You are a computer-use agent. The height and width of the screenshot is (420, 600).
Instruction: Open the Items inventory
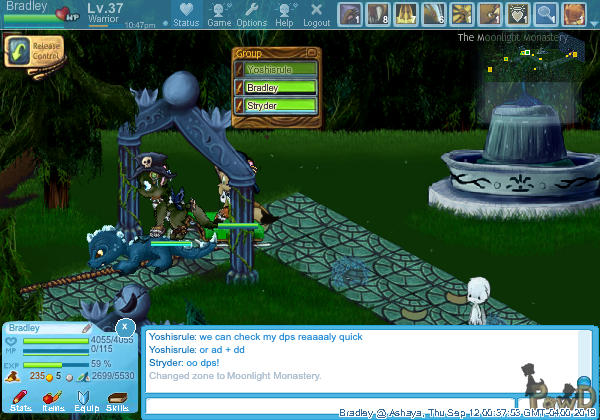(x=54, y=401)
